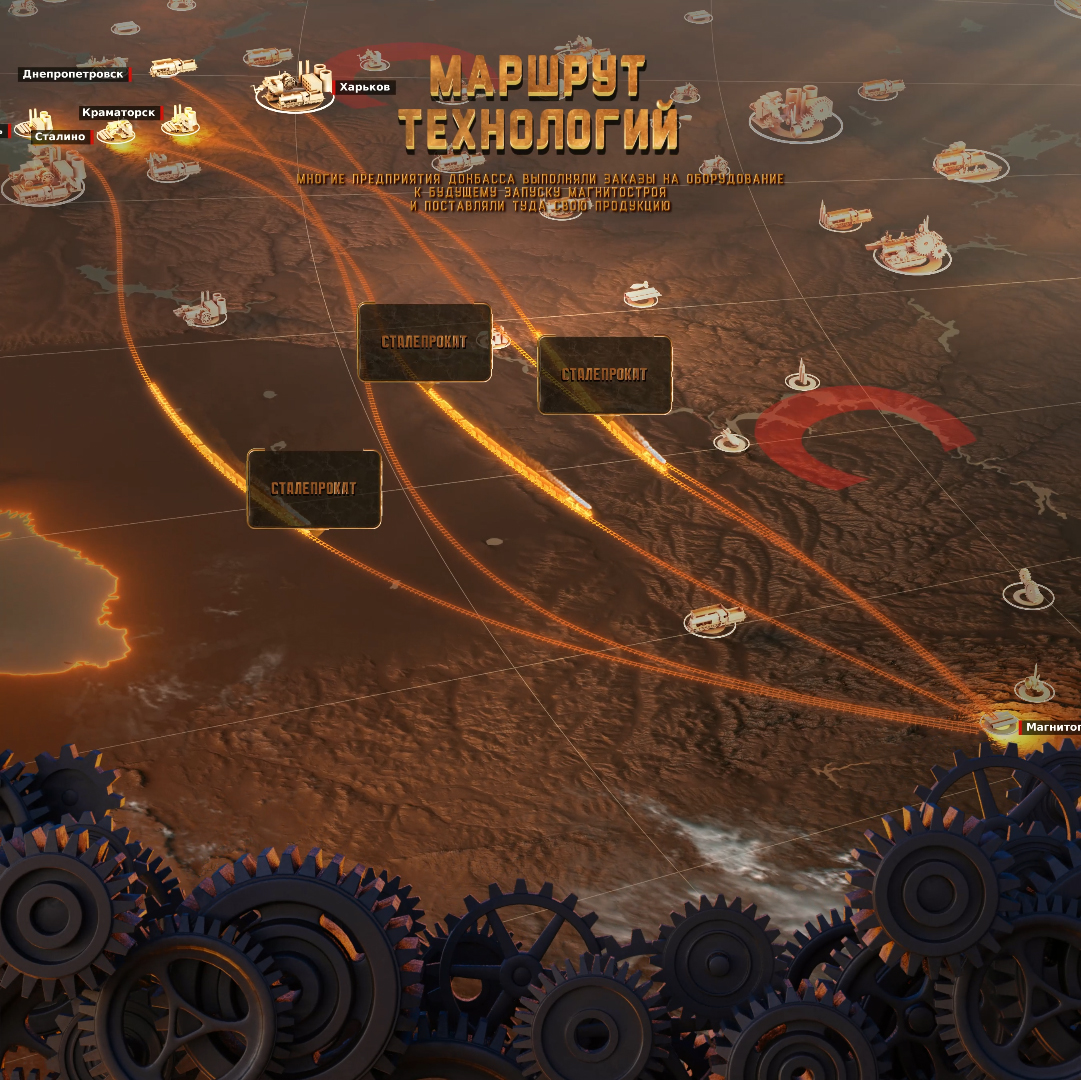Select the Харьков city label
Screen dimensions: 1081x1080
point(364,88)
